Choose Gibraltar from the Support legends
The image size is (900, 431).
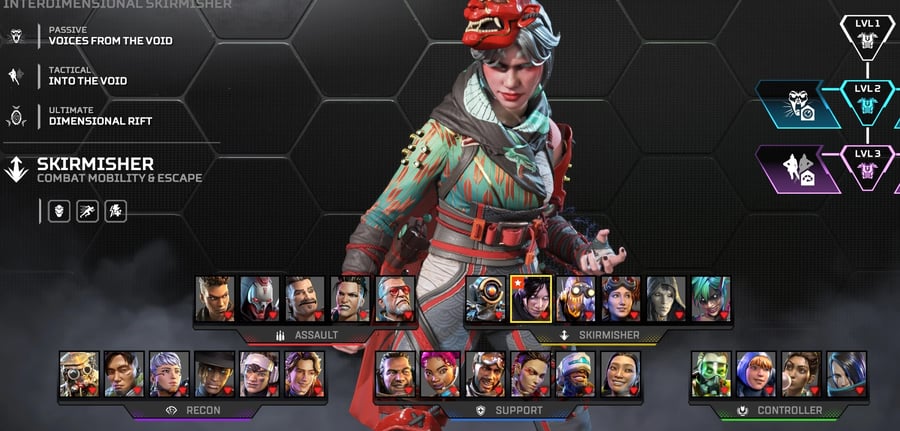[x=395, y=373]
